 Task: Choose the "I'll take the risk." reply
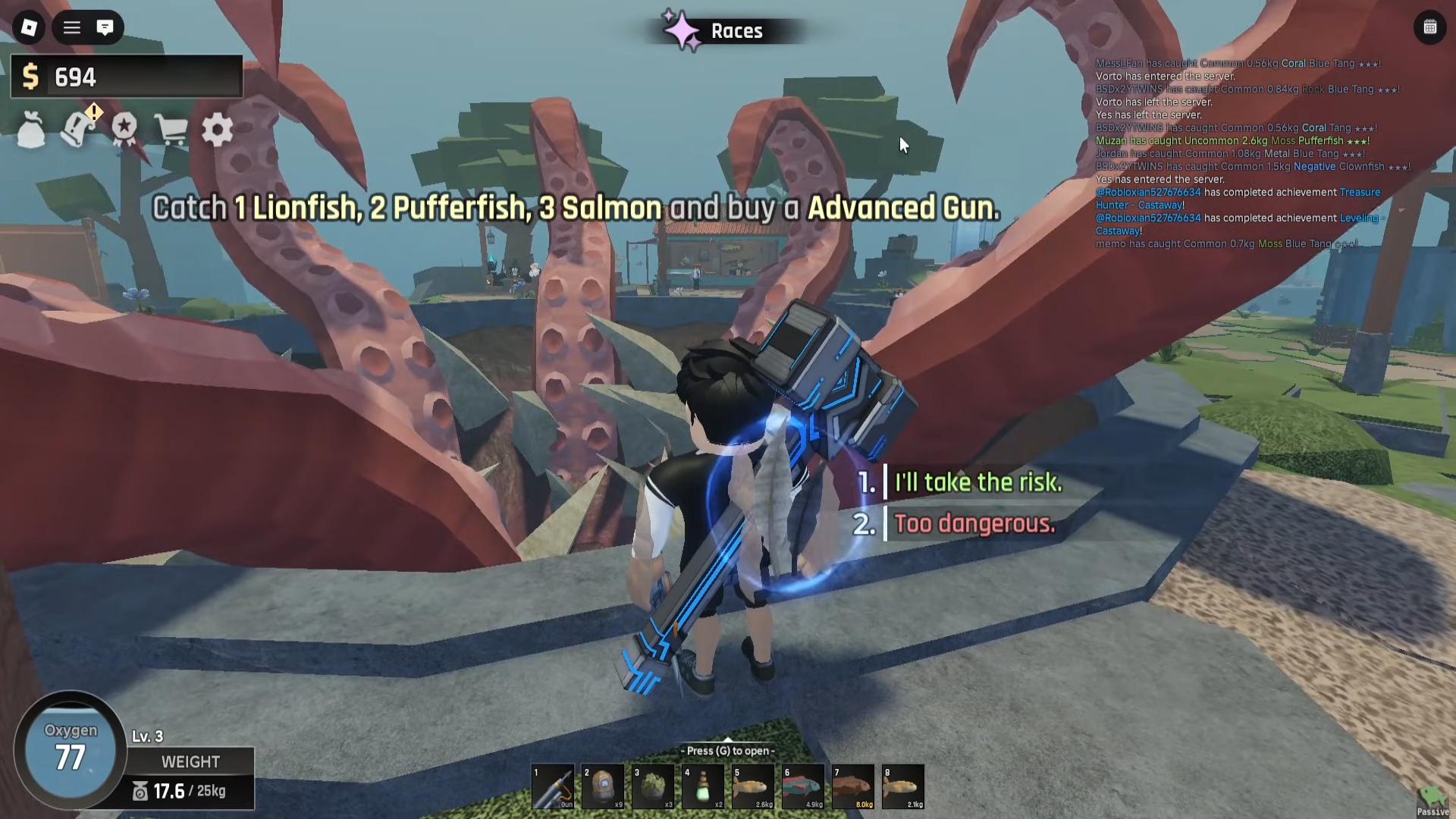tap(977, 482)
